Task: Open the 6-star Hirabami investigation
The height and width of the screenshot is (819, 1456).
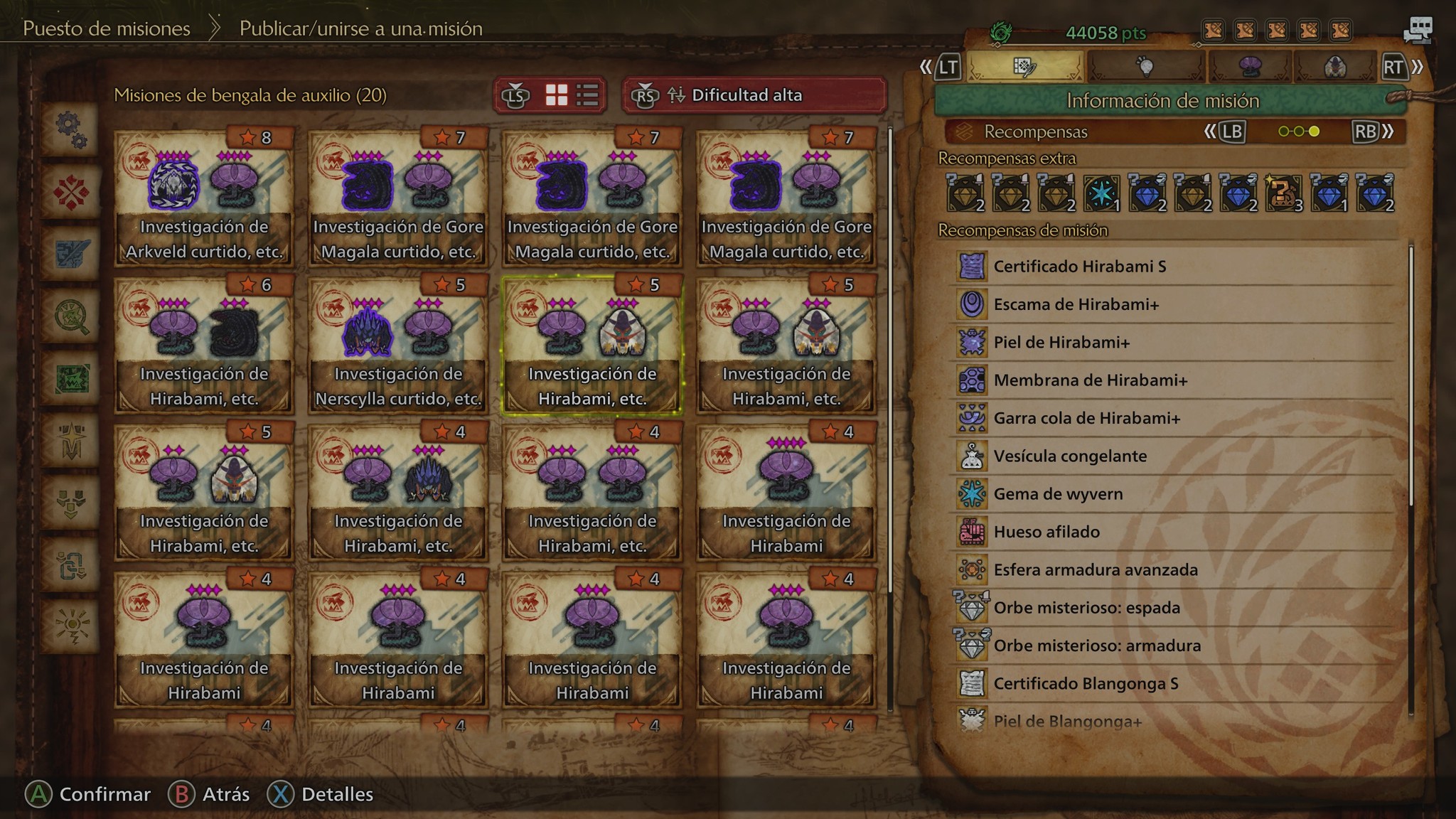Action: [x=204, y=345]
